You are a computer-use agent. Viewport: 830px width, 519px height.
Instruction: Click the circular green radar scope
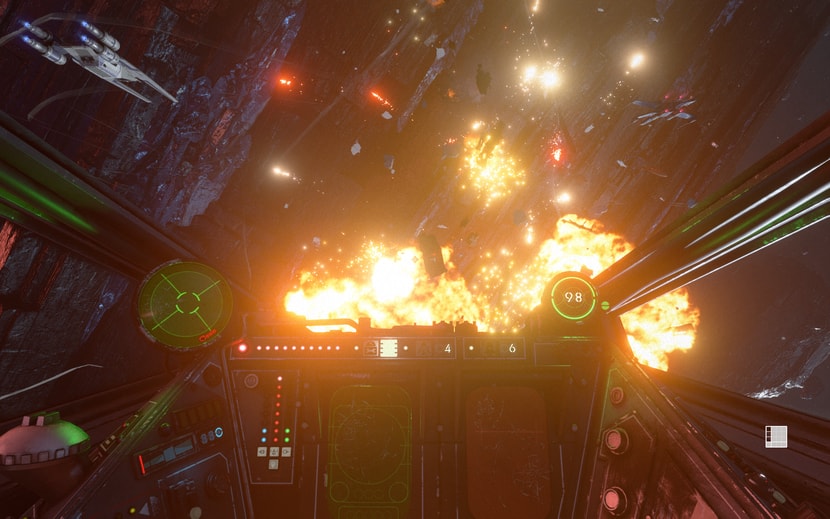(185, 304)
